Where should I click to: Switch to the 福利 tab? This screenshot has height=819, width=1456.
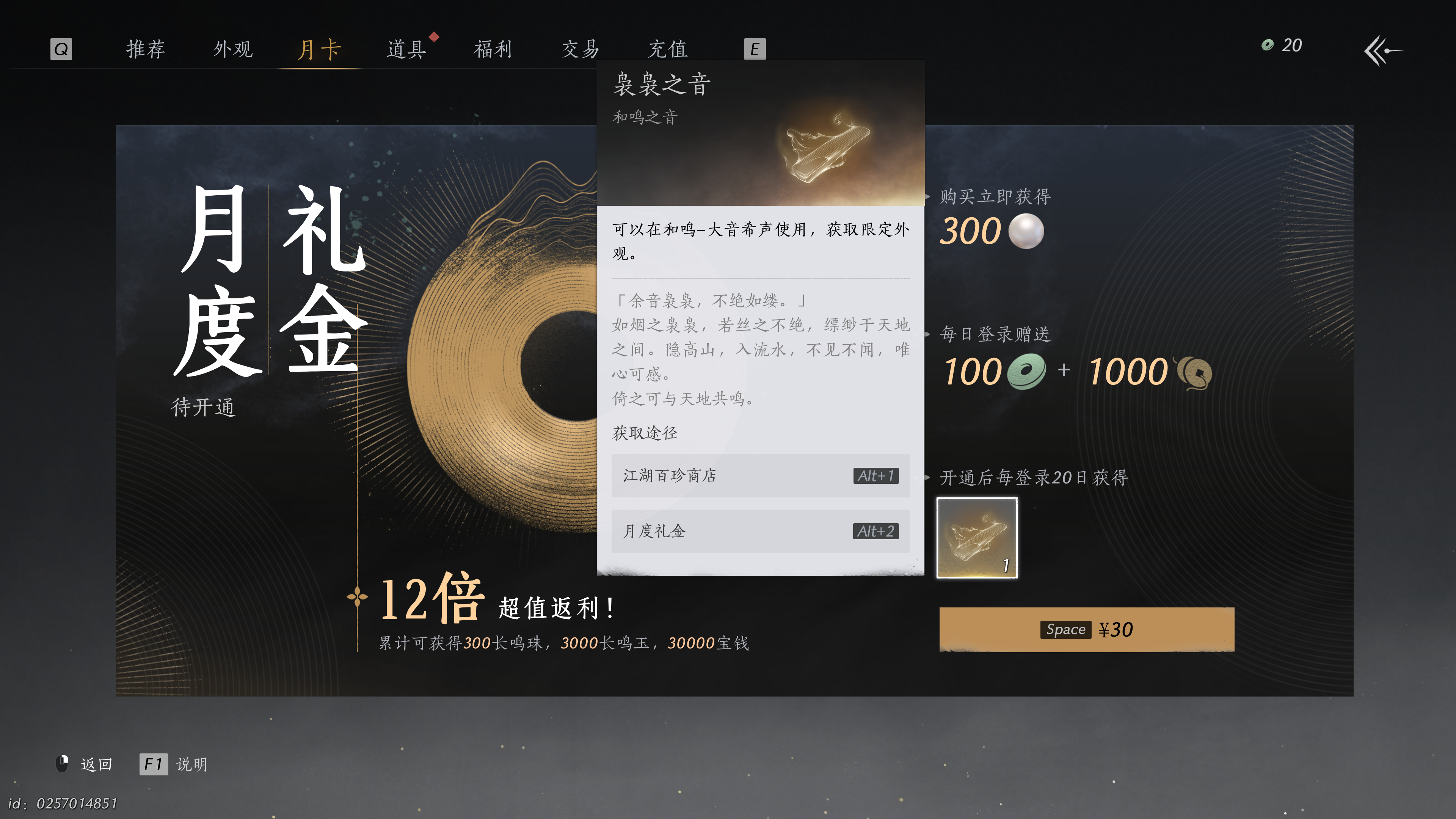pyautogui.click(x=492, y=49)
